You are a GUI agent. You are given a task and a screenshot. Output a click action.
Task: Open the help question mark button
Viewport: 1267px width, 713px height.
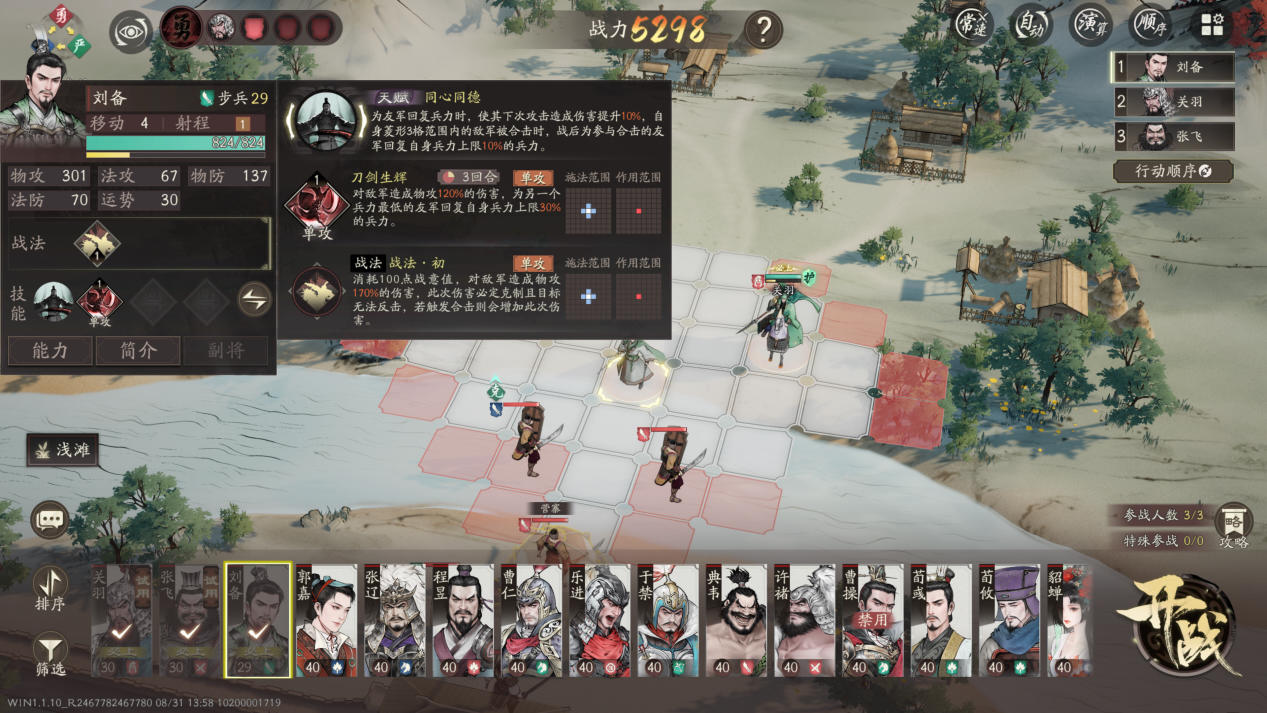(x=763, y=29)
